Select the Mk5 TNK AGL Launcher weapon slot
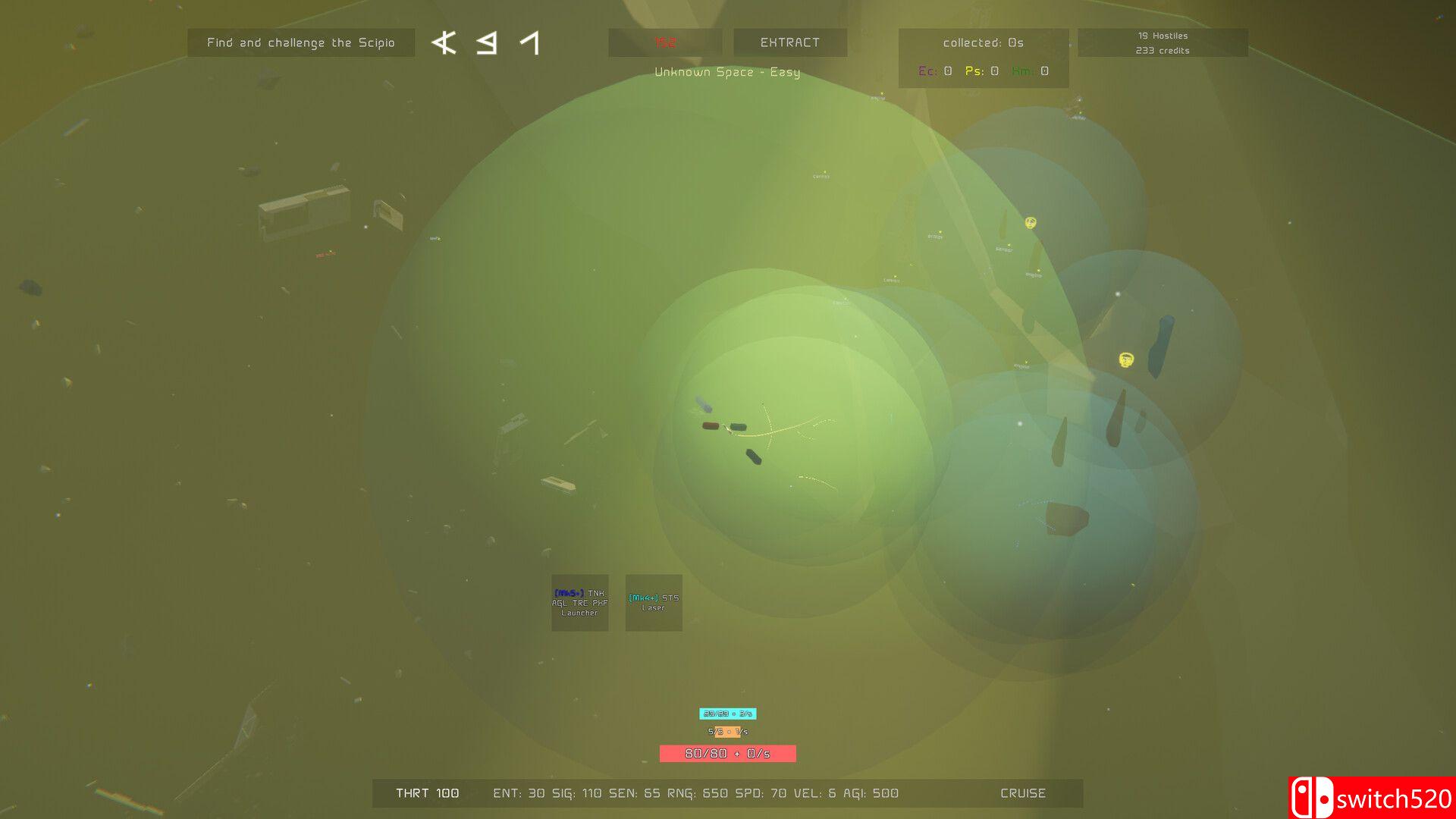1456x819 pixels. click(x=579, y=603)
